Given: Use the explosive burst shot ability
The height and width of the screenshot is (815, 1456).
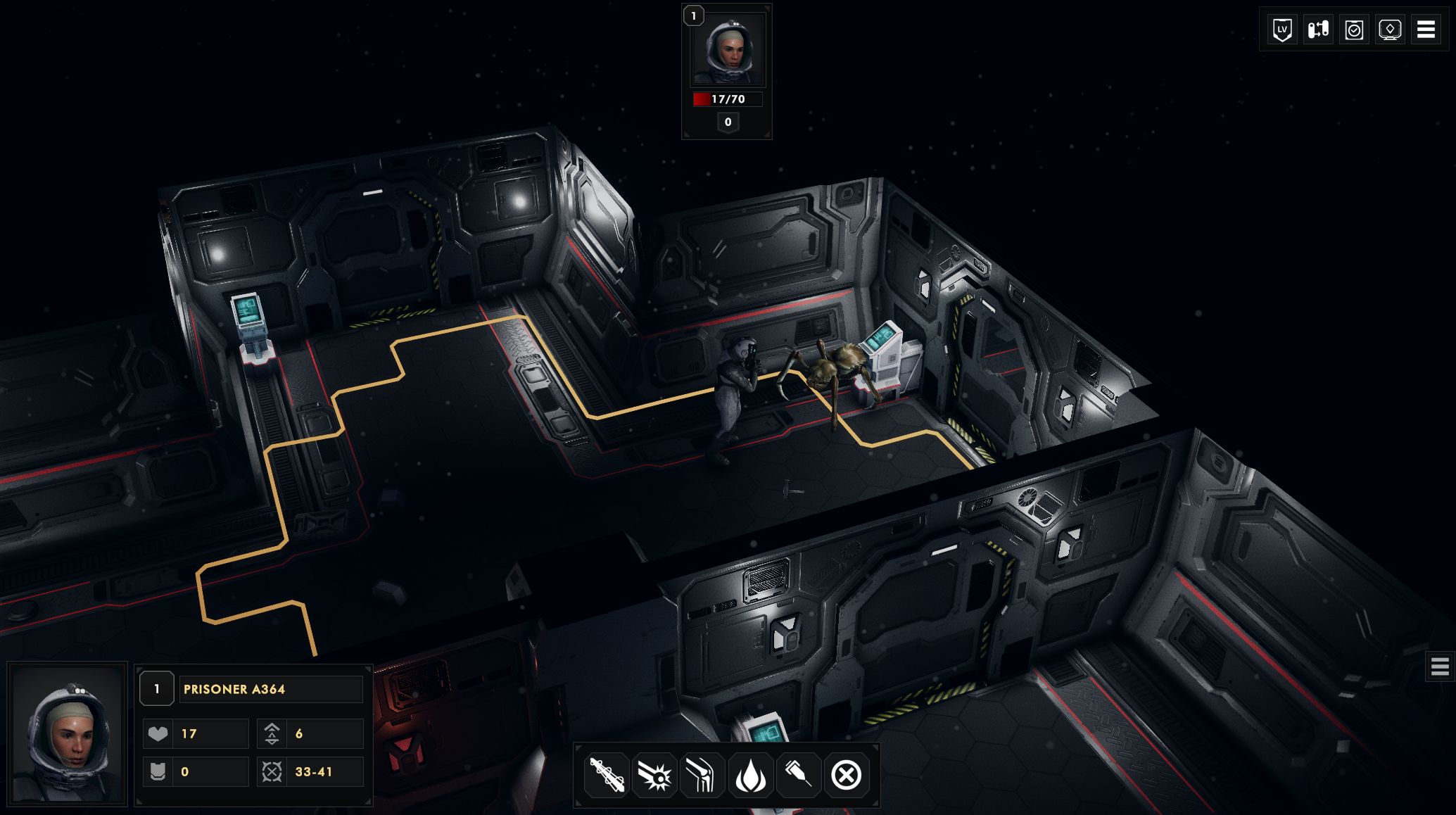Looking at the screenshot, I should click(x=654, y=776).
